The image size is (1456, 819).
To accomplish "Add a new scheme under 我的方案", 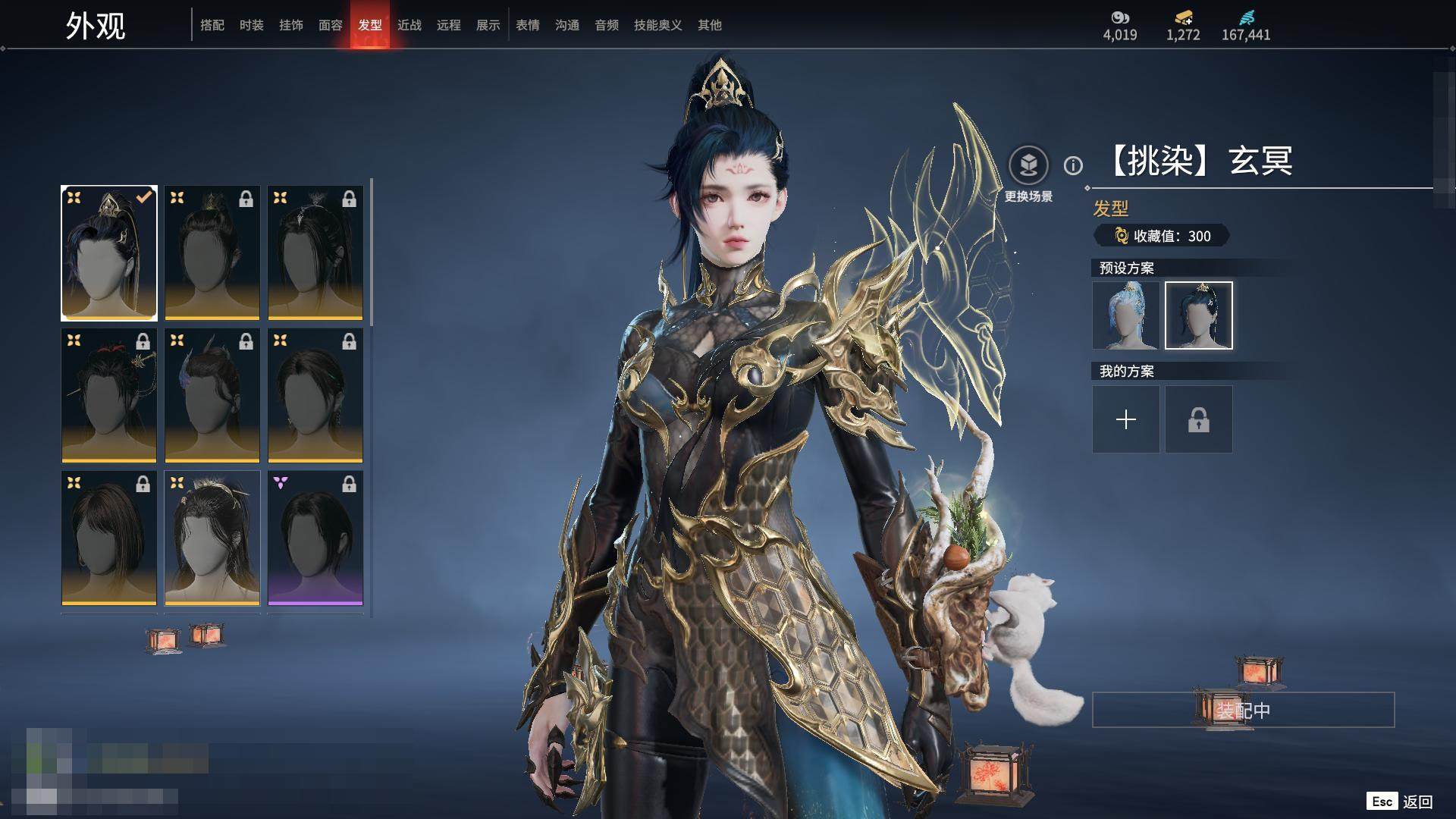I will coord(1126,419).
